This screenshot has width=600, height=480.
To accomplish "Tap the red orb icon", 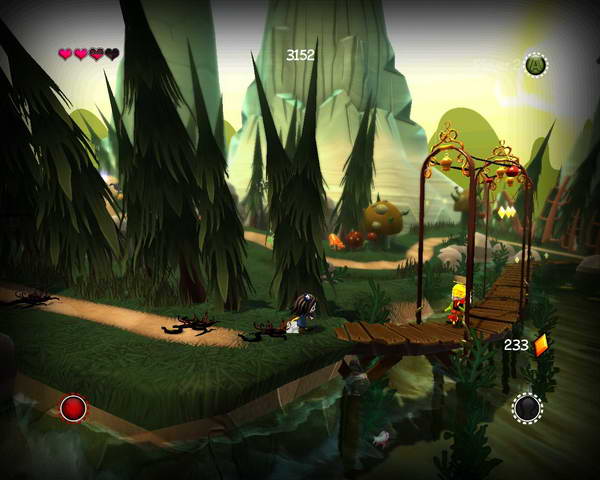I will coord(74,408).
